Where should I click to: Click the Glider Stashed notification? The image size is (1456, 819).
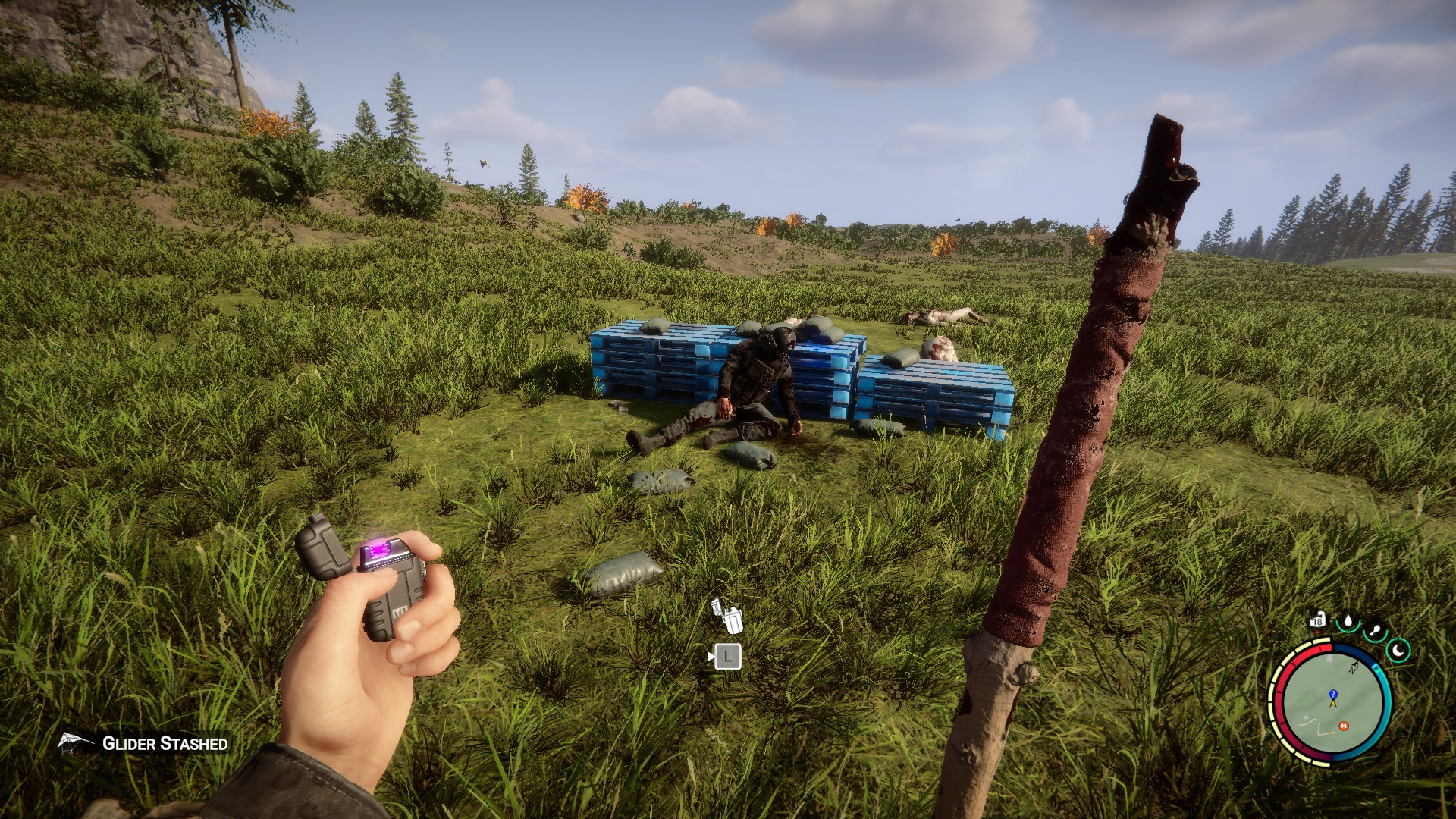coord(144,743)
